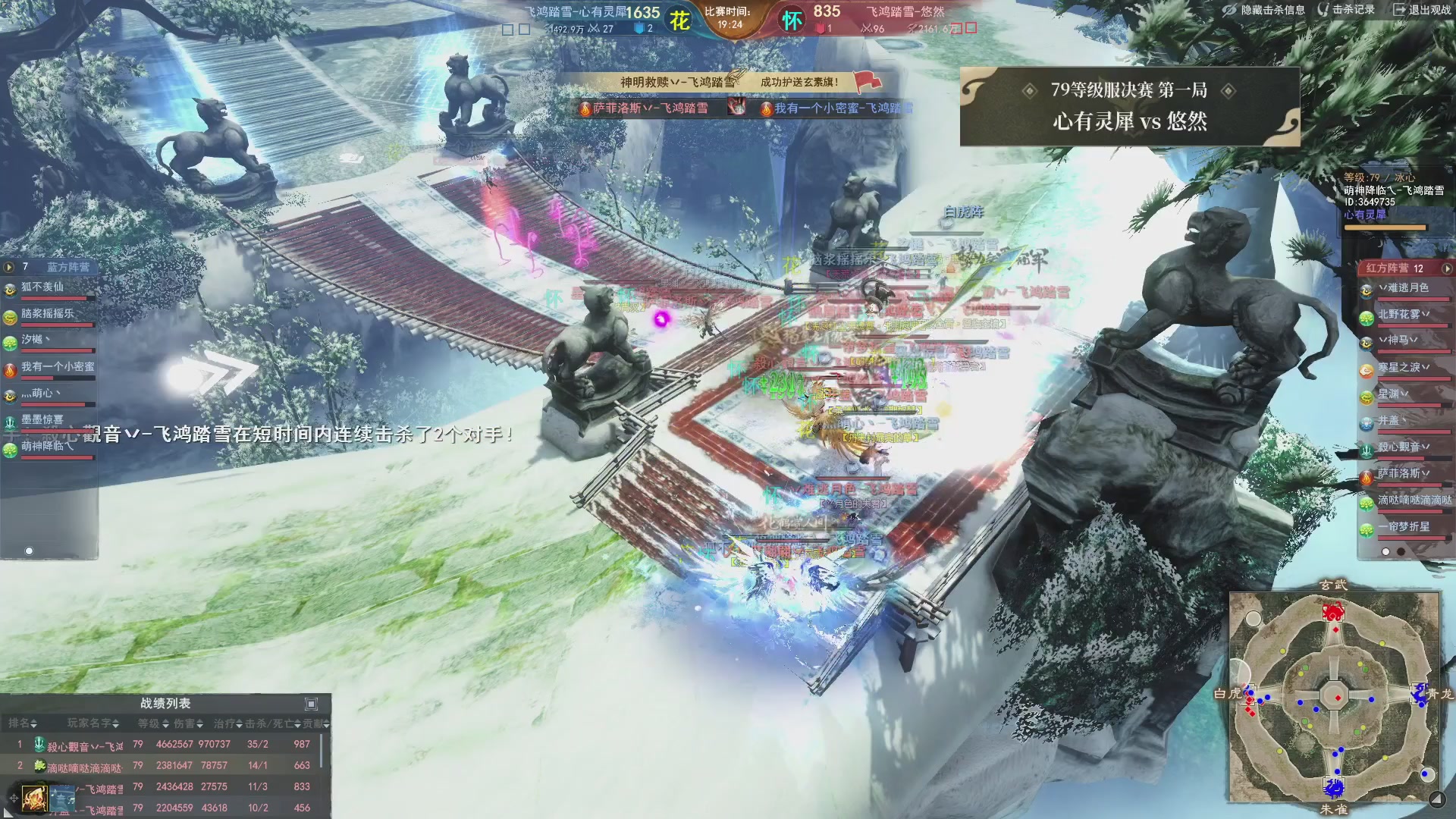The height and width of the screenshot is (819, 1456).
Task: Pick red team player 一帘梦折星
Action: click(x=1403, y=527)
